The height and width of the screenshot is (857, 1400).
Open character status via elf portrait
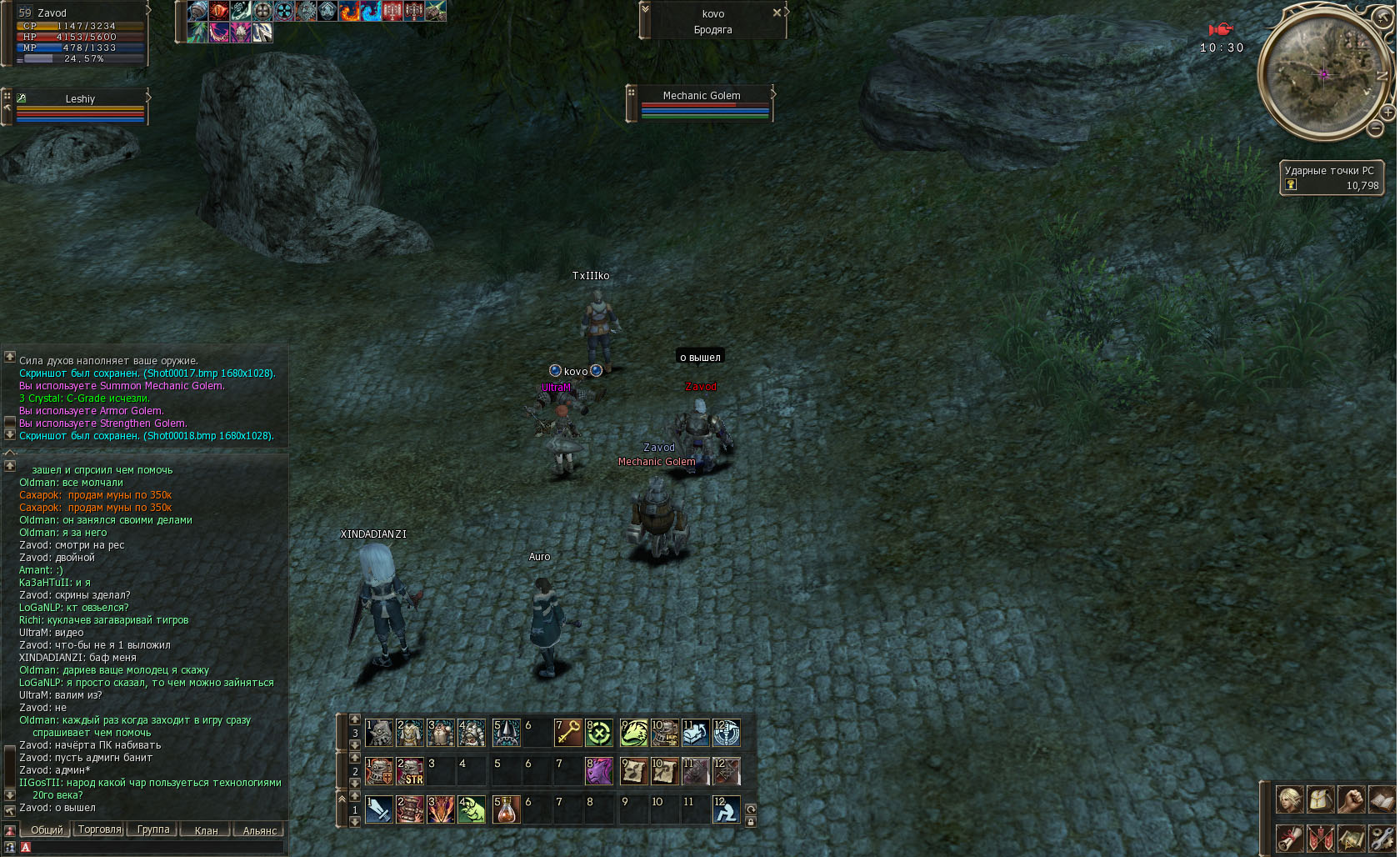[x=1290, y=799]
